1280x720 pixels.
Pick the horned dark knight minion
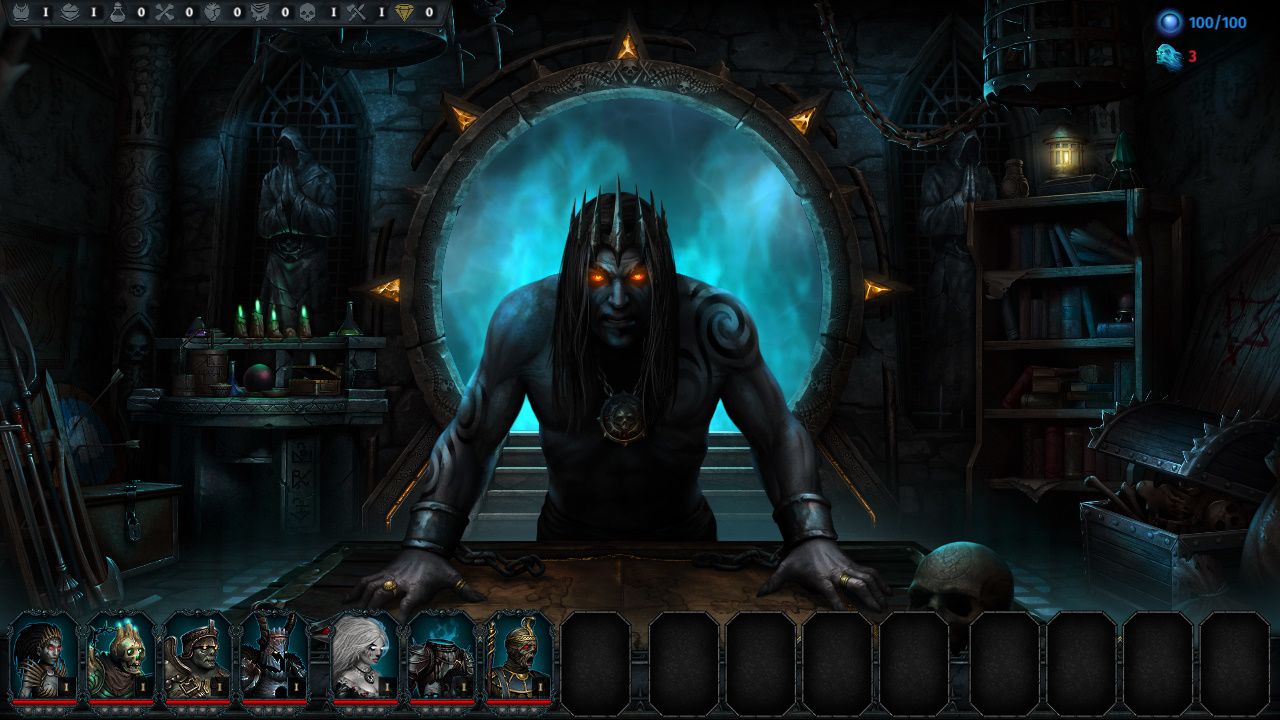[273, 656]
